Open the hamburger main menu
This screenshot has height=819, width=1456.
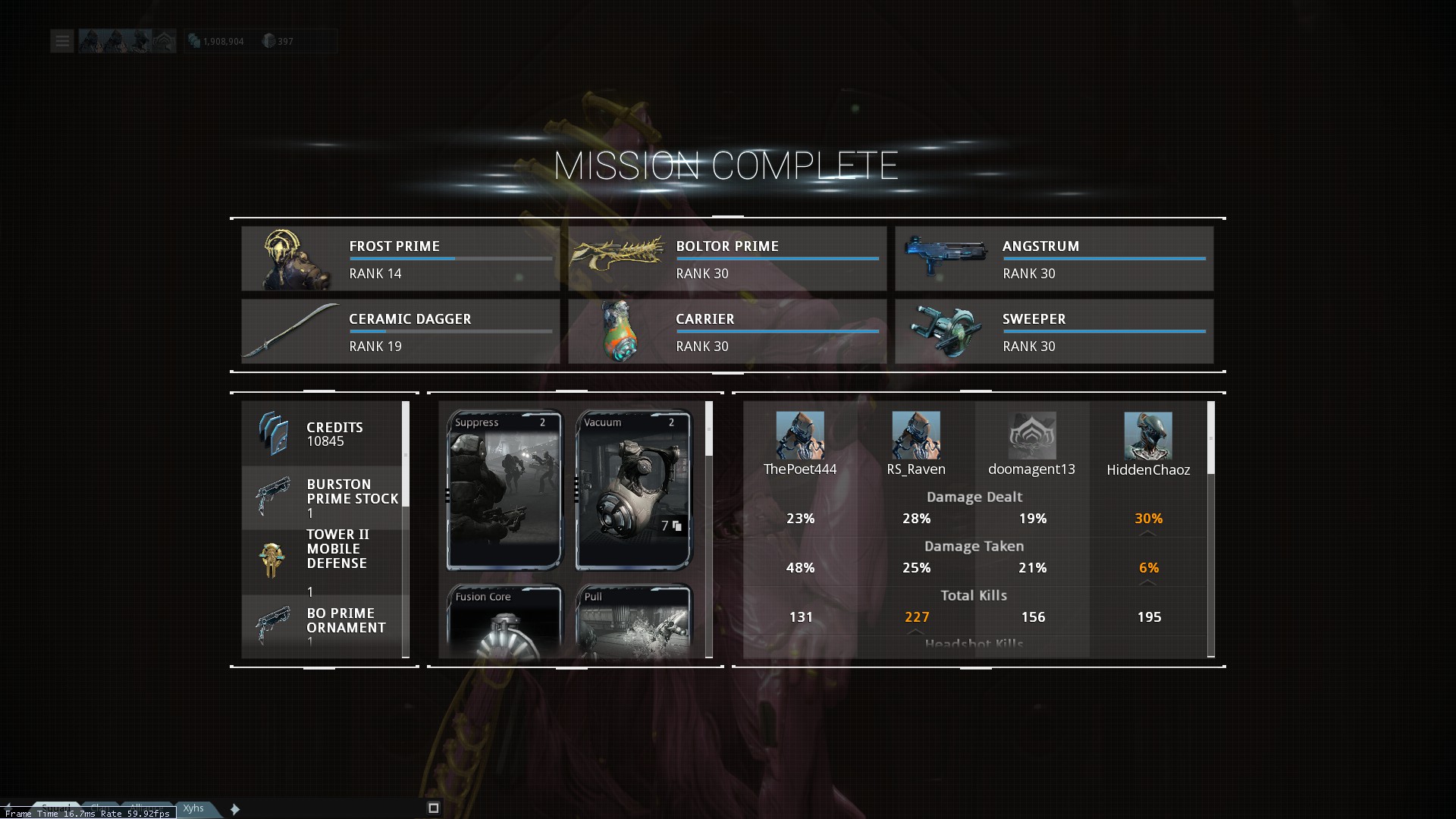click(62, 41)
